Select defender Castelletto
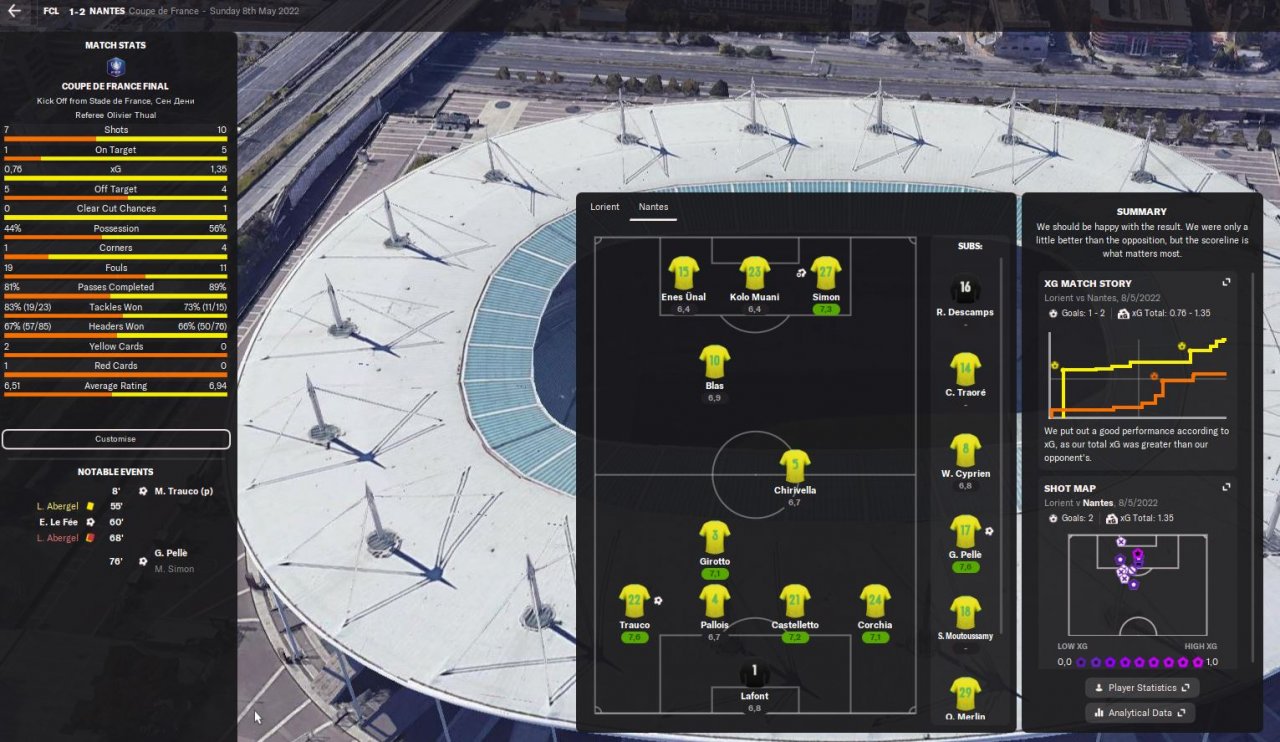 (794, 601)
